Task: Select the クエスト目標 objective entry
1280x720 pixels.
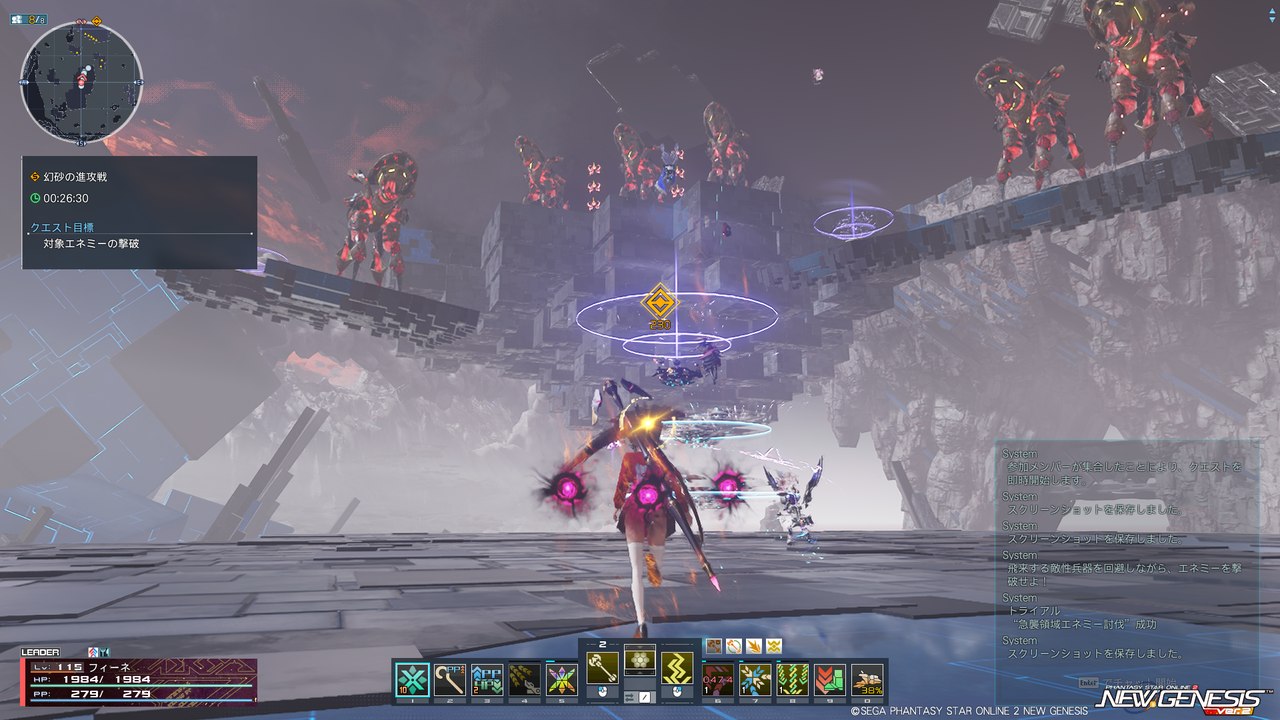Action: tap(62, 227)
